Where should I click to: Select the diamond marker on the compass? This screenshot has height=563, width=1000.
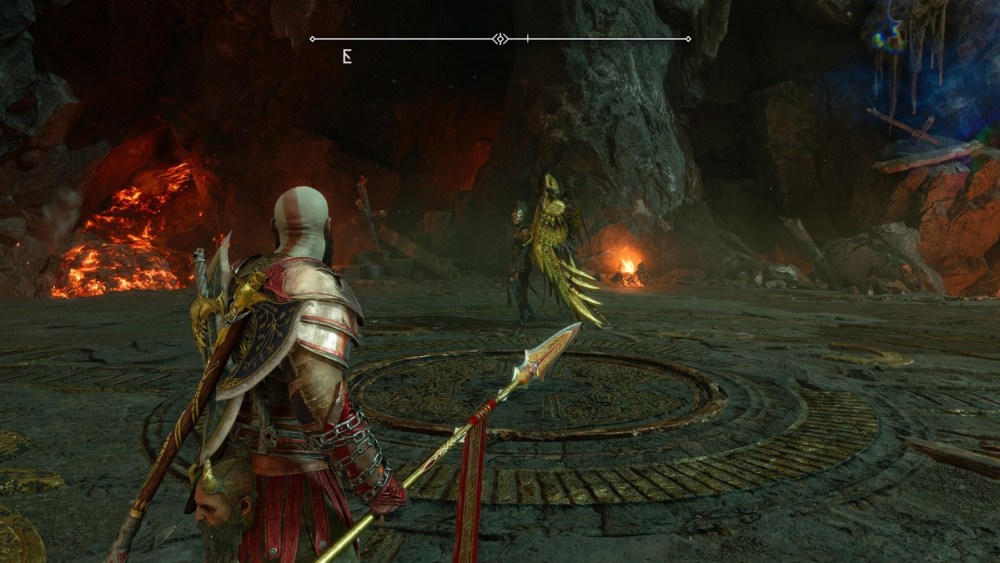(500, 39)
